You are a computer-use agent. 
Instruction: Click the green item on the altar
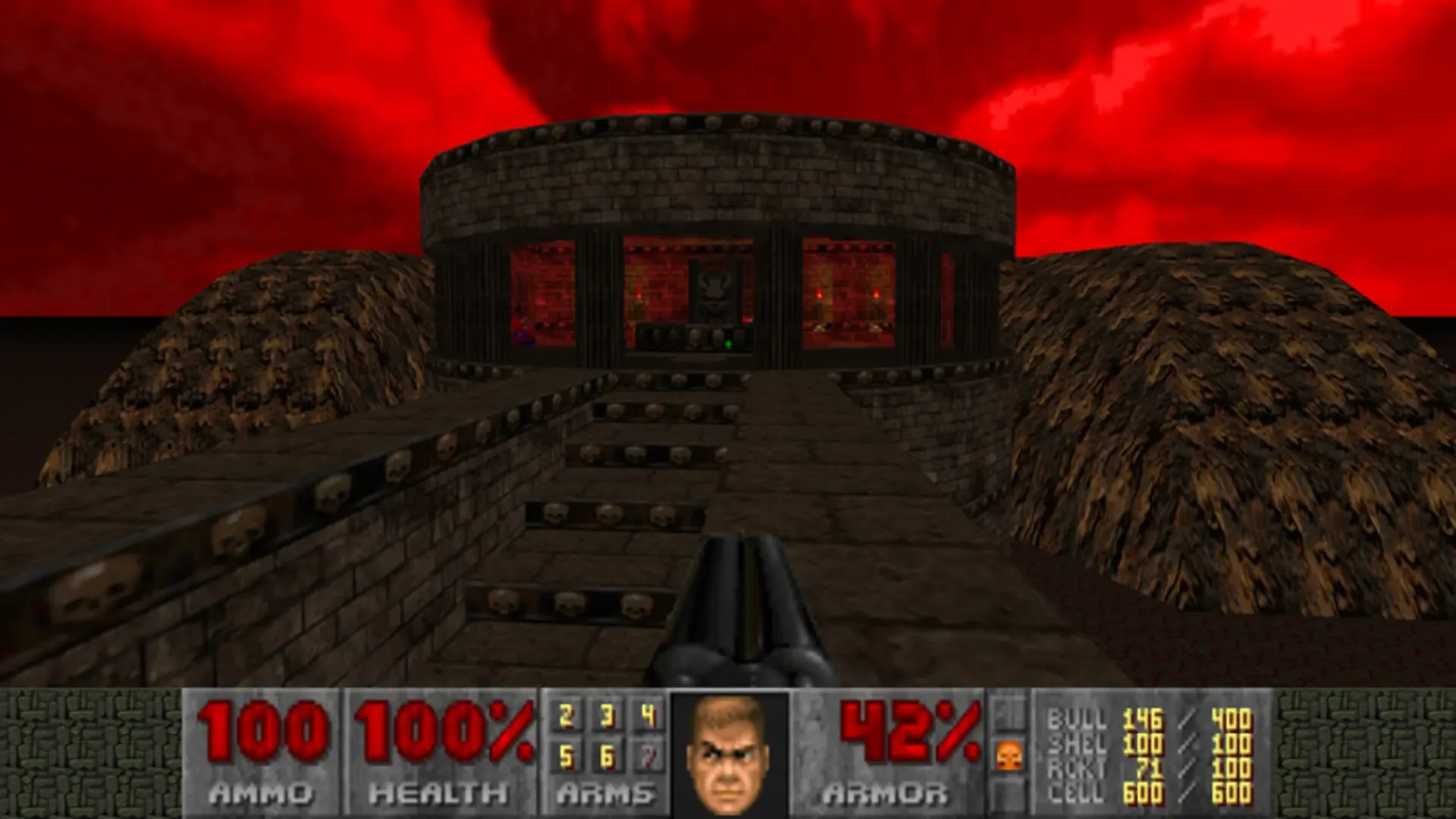pyautogui.click(x=728, y=344)
